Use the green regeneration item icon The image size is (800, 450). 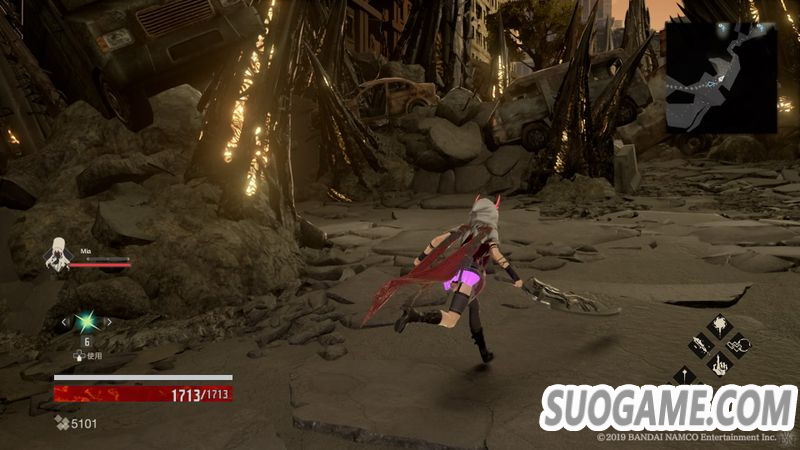[86, 321]
